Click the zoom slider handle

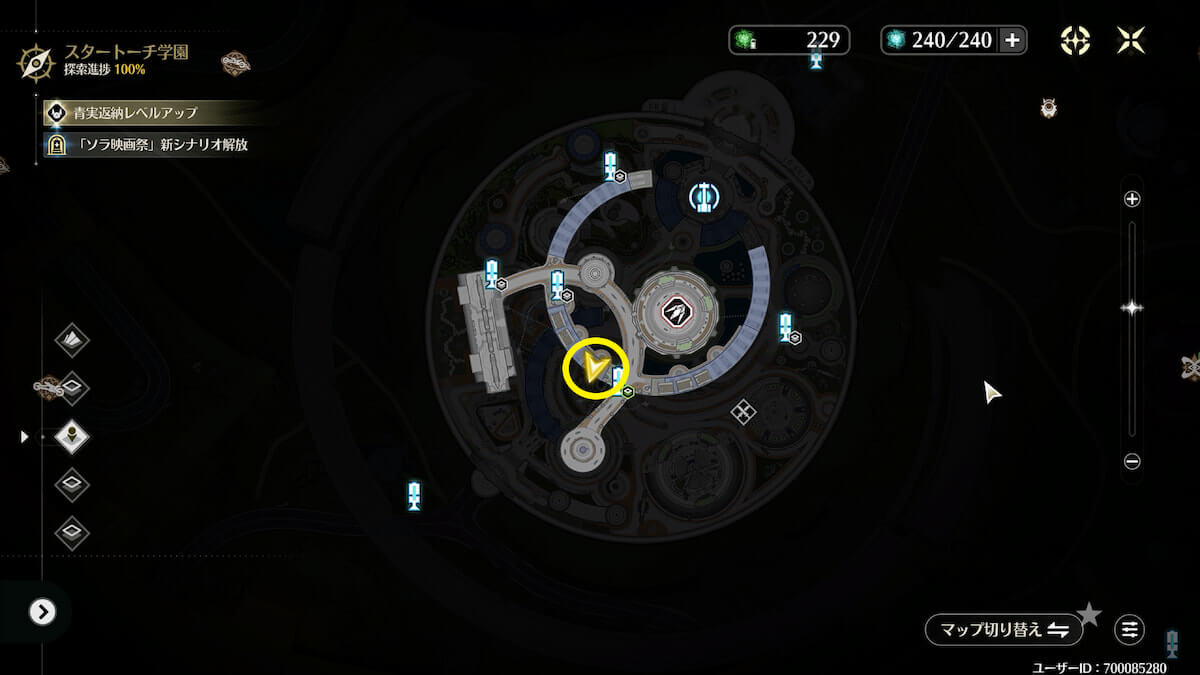pos(1132,308)
